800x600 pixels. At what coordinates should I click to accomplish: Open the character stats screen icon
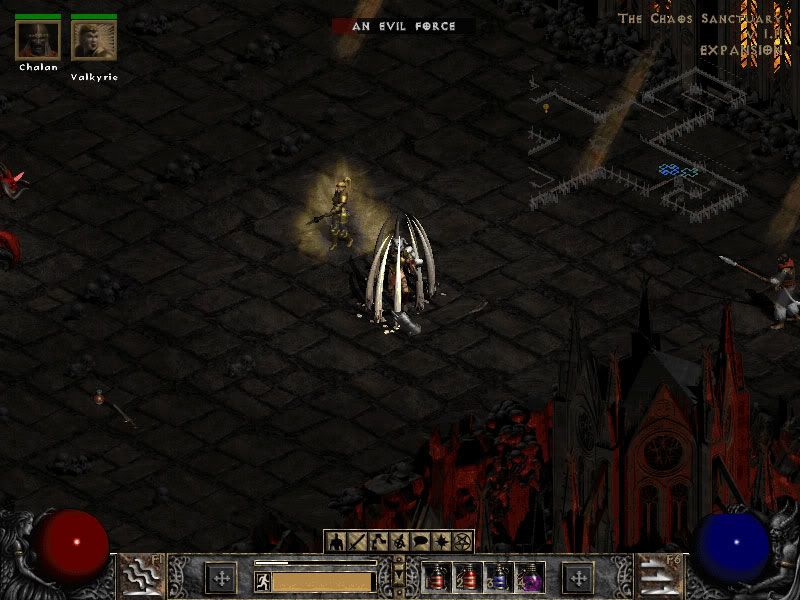tap(335, 542)
